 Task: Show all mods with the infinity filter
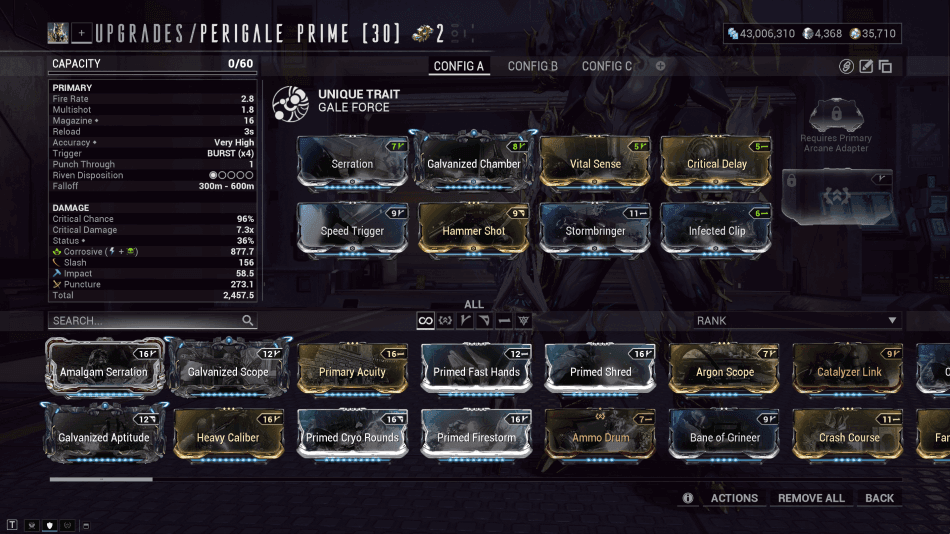click(x=425, y=321)
